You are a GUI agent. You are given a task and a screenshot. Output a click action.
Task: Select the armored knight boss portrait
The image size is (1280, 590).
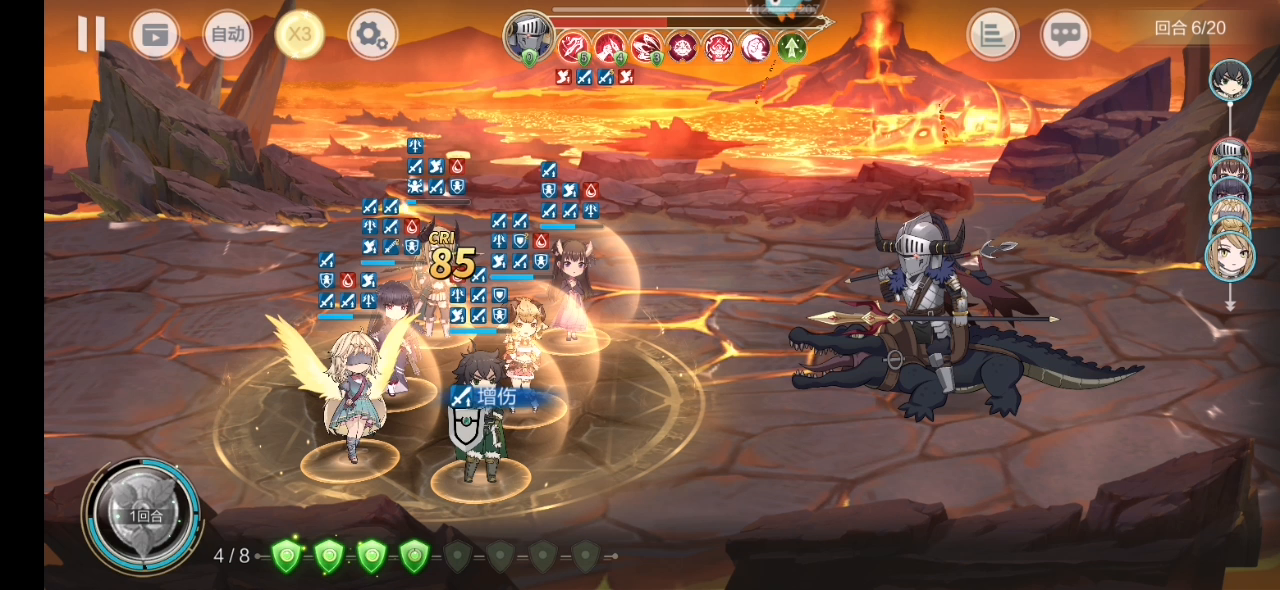(528, 36)
